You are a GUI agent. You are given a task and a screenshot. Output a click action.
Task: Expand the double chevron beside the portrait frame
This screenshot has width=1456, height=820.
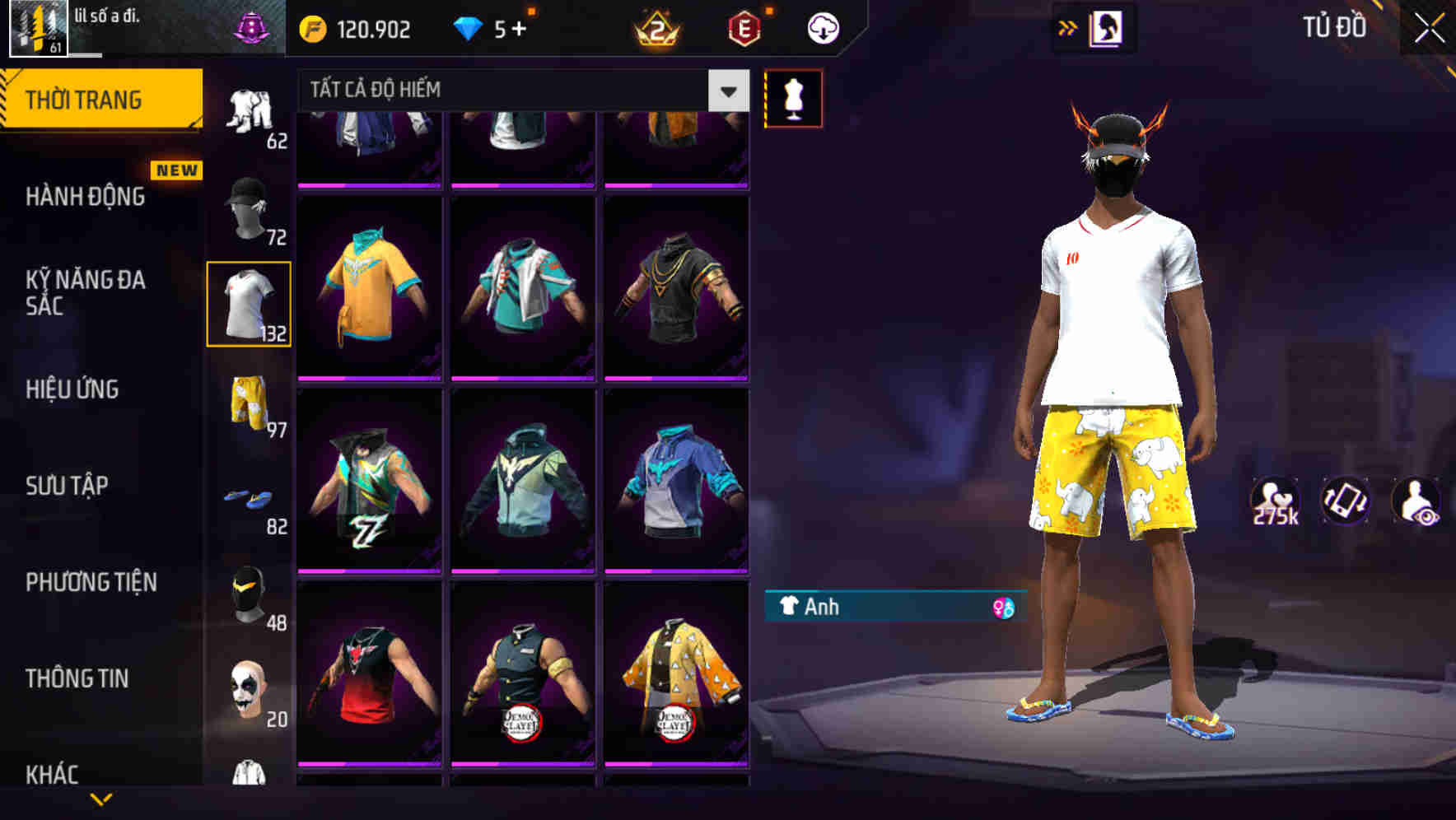[x=1068, y=27]
